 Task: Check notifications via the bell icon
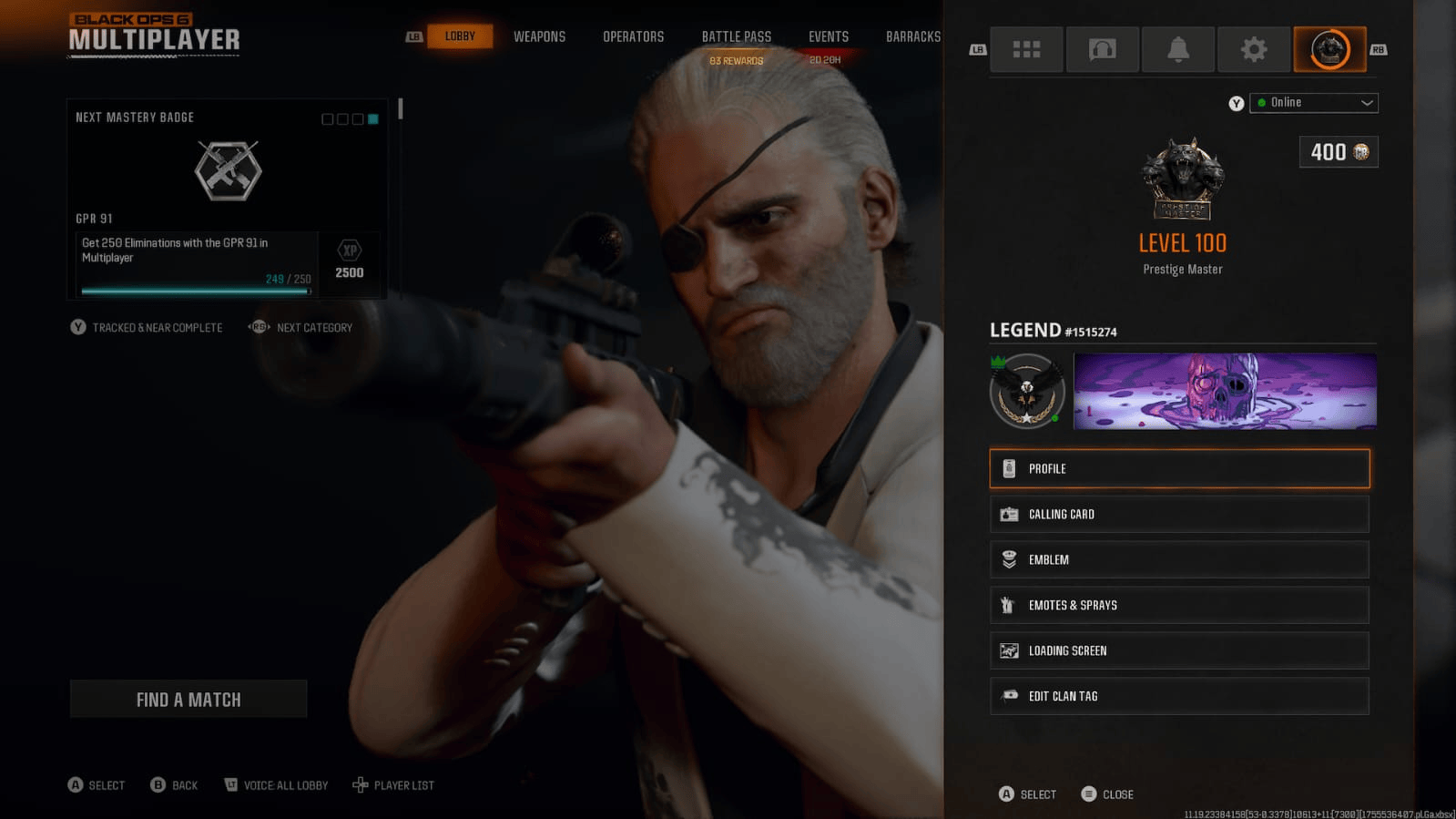pos(1178,49)
